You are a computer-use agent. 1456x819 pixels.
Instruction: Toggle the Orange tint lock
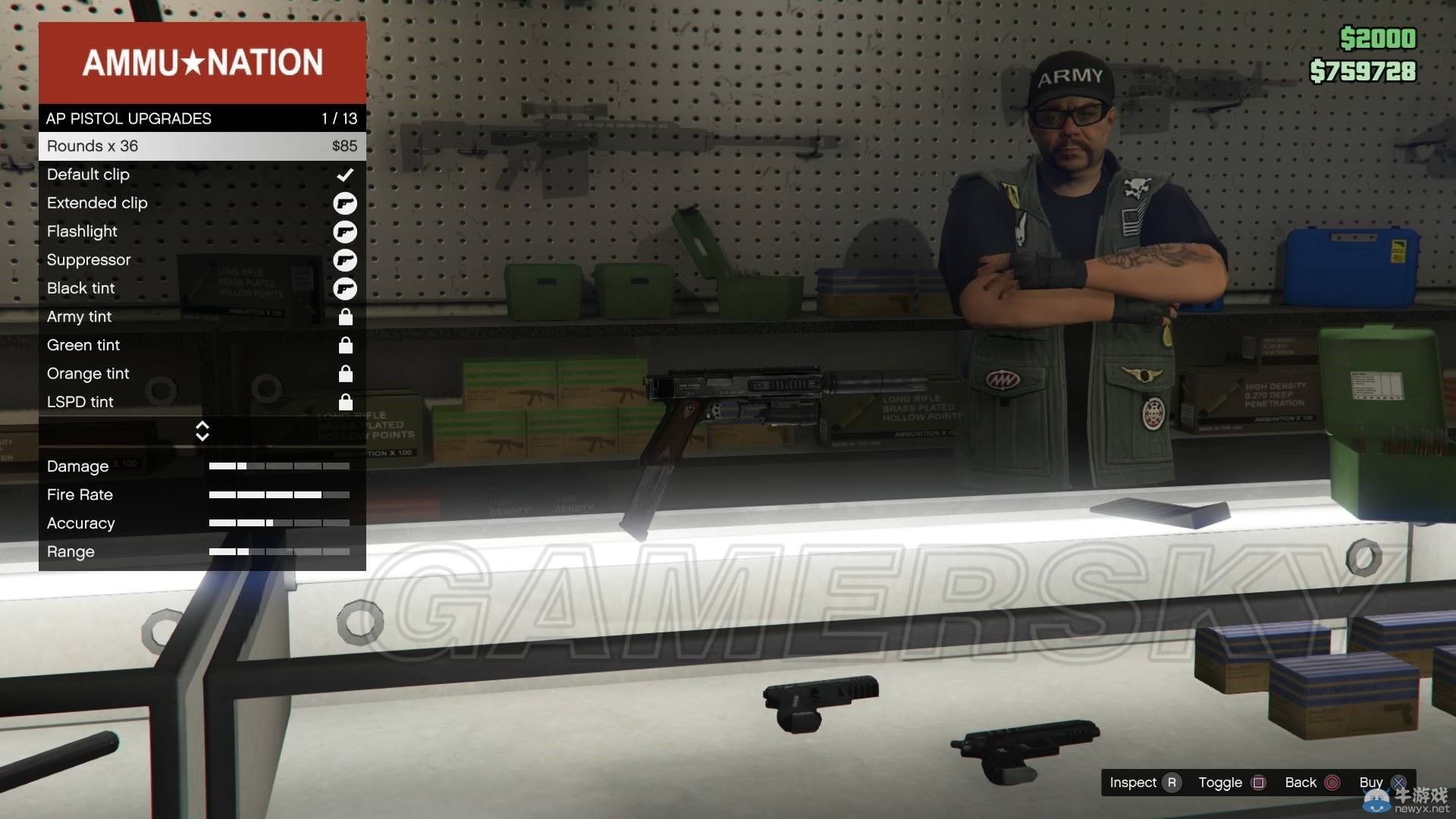[x=346, y=374]
